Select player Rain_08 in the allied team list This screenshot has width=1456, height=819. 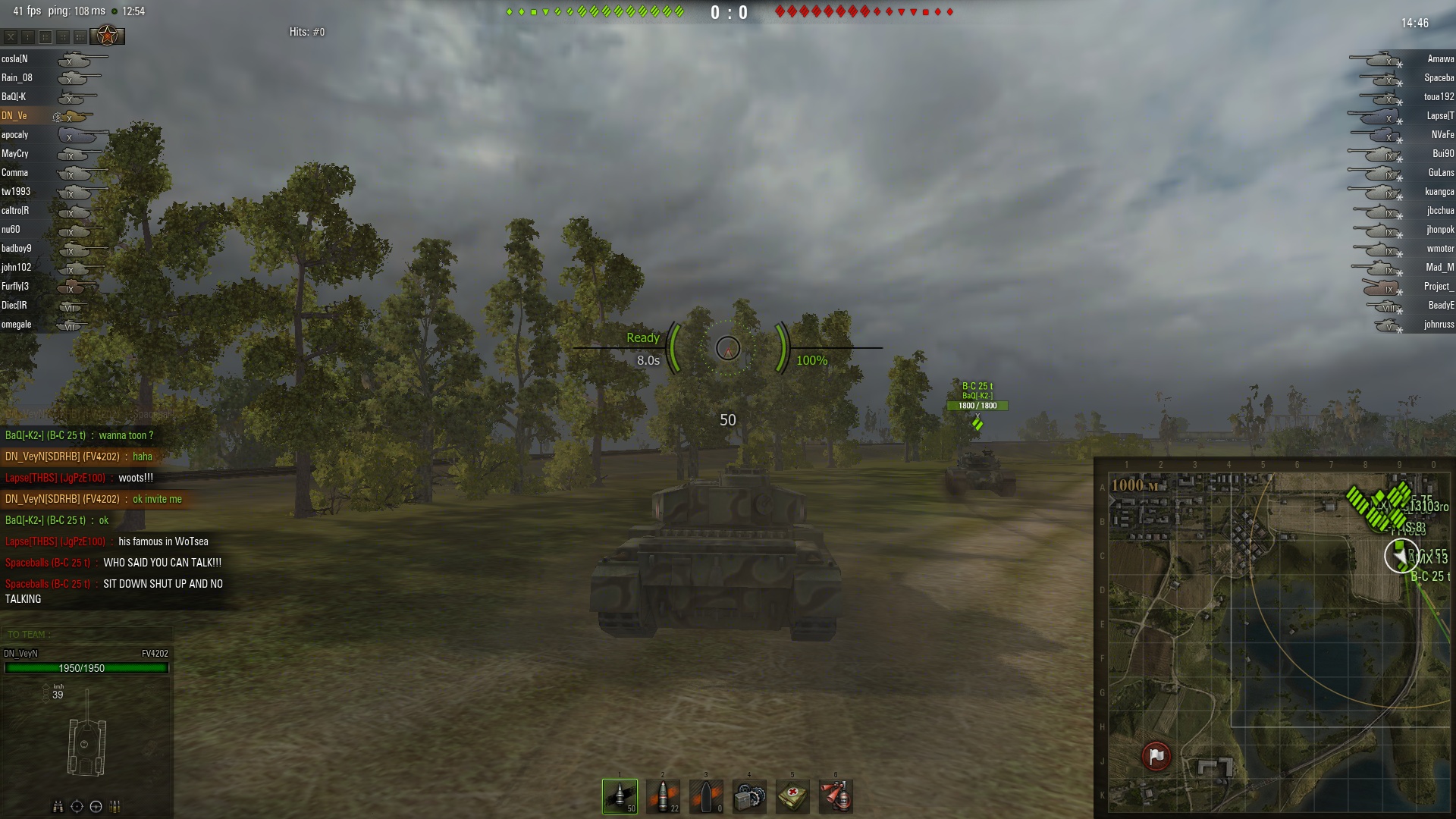point(17,78)
